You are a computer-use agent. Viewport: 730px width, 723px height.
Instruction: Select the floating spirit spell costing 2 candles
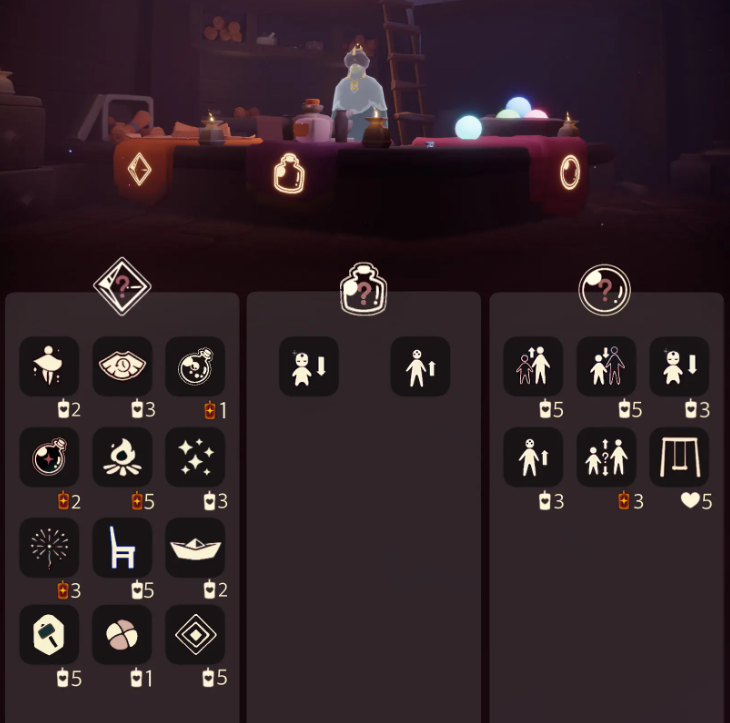pyautogui.click(x=49, y=367)
